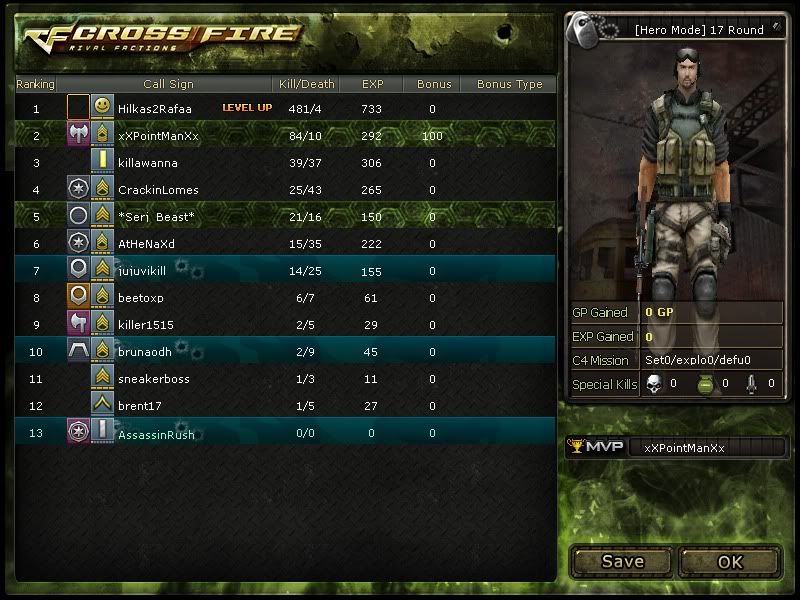Image resolution: width=800 pixels, height=600 pixels.
Task: Click the Call Sign column header
Action: (168, 84)
